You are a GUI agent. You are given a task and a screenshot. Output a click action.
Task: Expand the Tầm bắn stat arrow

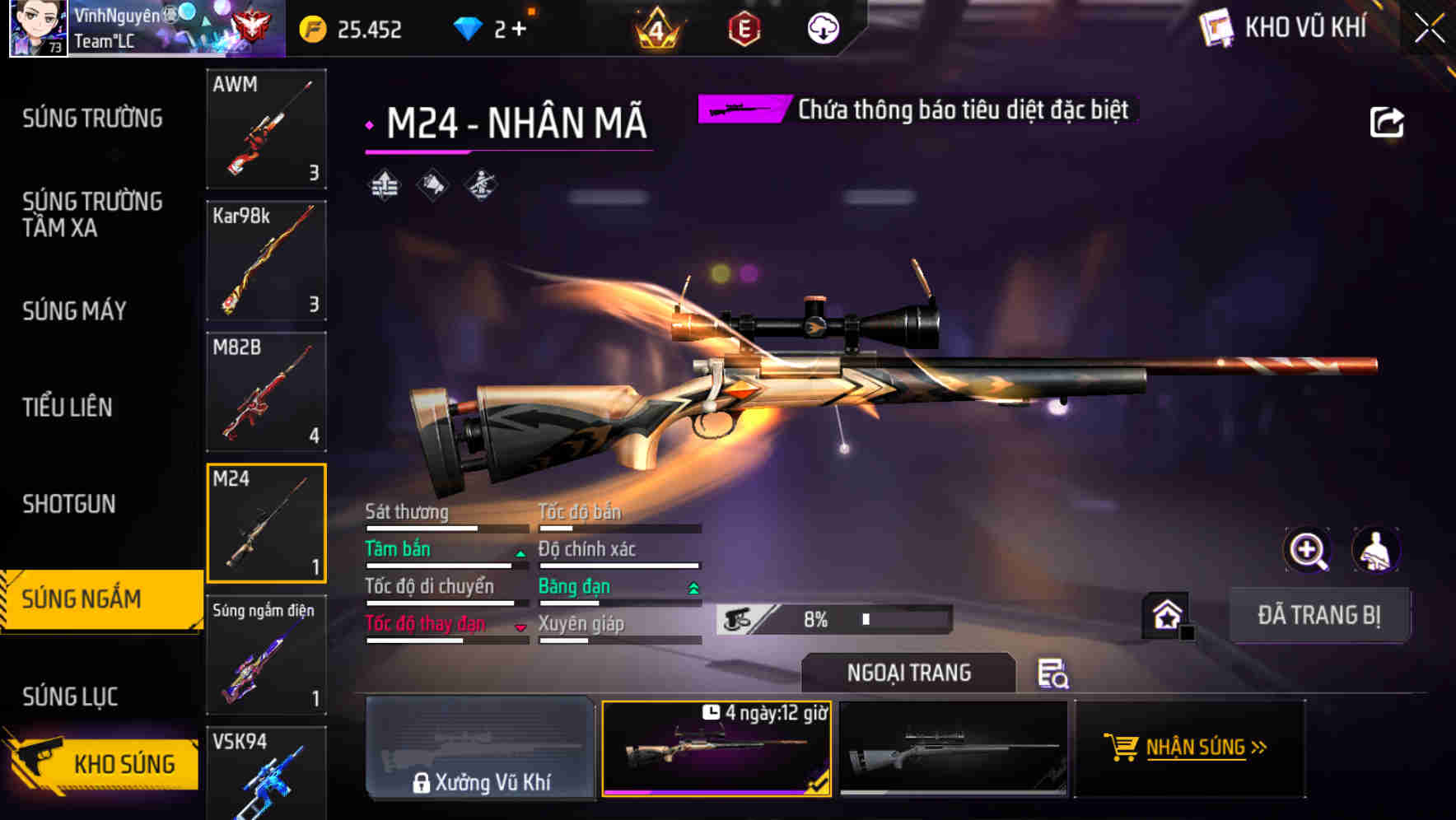click(519, 553)
